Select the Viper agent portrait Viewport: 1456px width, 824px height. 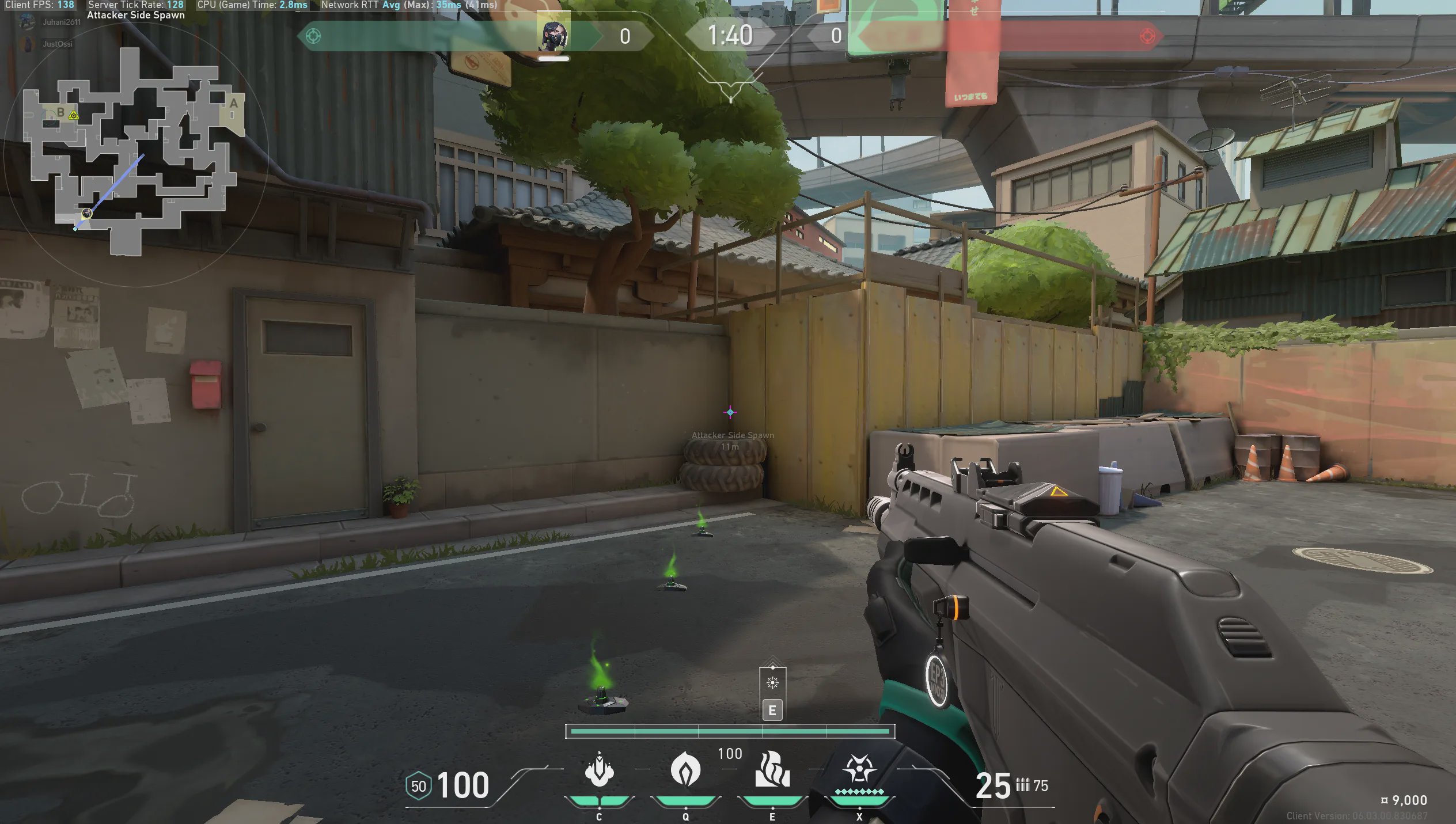553,36
